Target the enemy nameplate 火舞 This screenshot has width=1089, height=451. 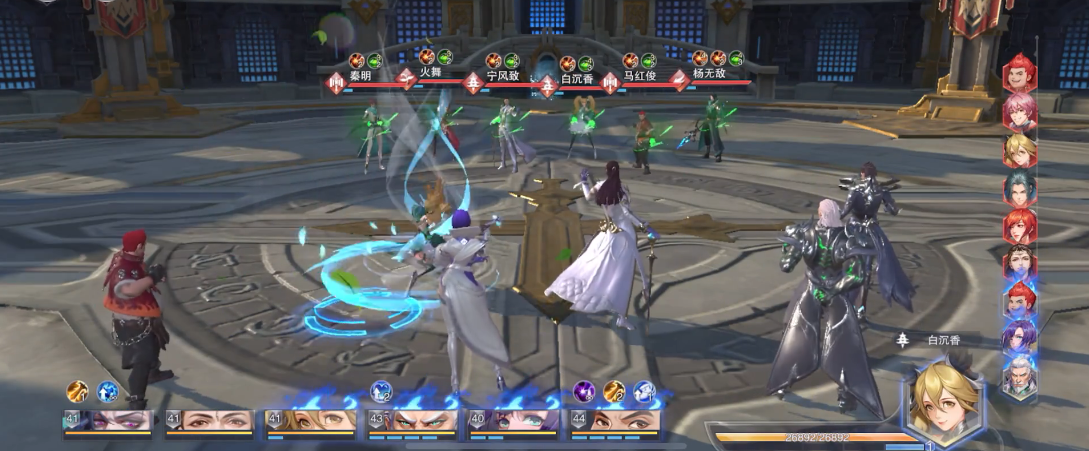click(x=430, y=74)
